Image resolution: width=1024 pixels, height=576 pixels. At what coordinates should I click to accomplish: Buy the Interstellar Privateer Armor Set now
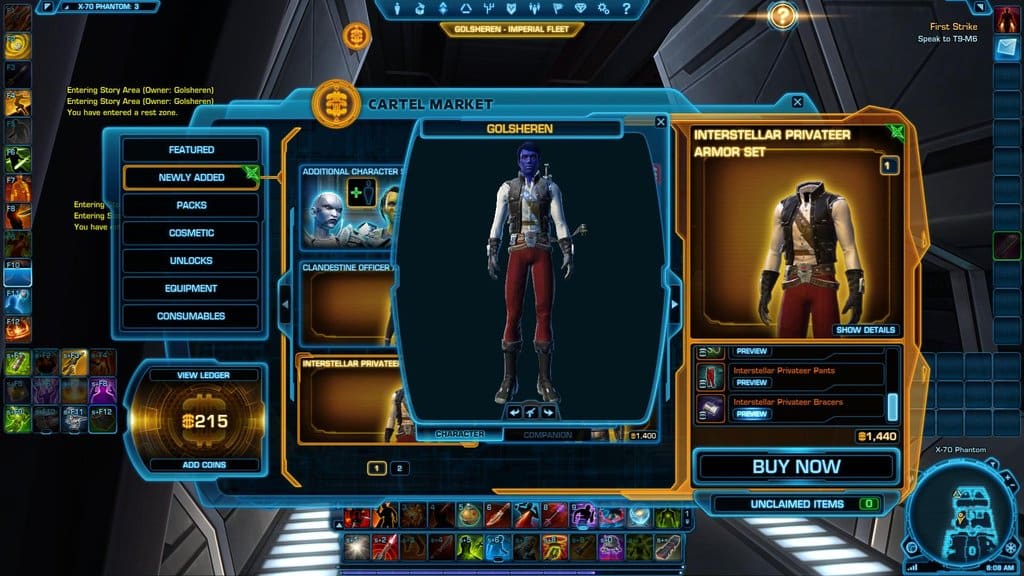click(796, 467)
